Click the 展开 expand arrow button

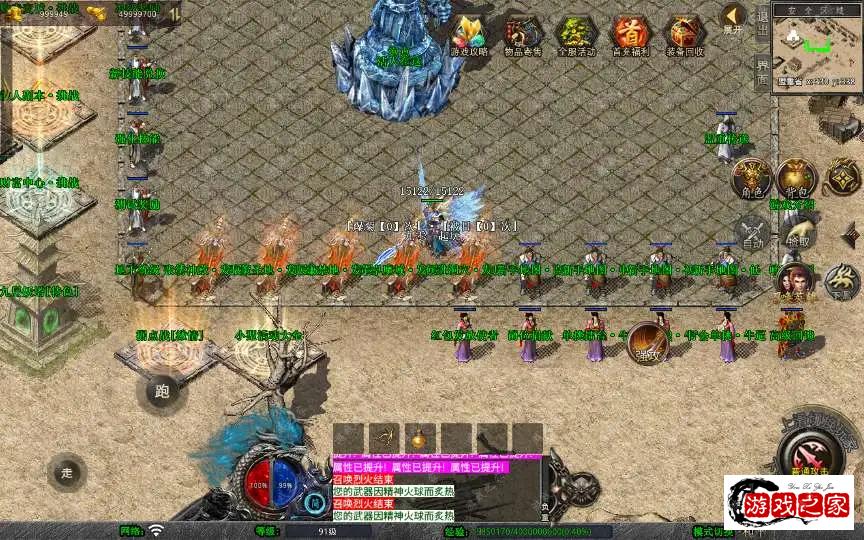pos(734,17)
